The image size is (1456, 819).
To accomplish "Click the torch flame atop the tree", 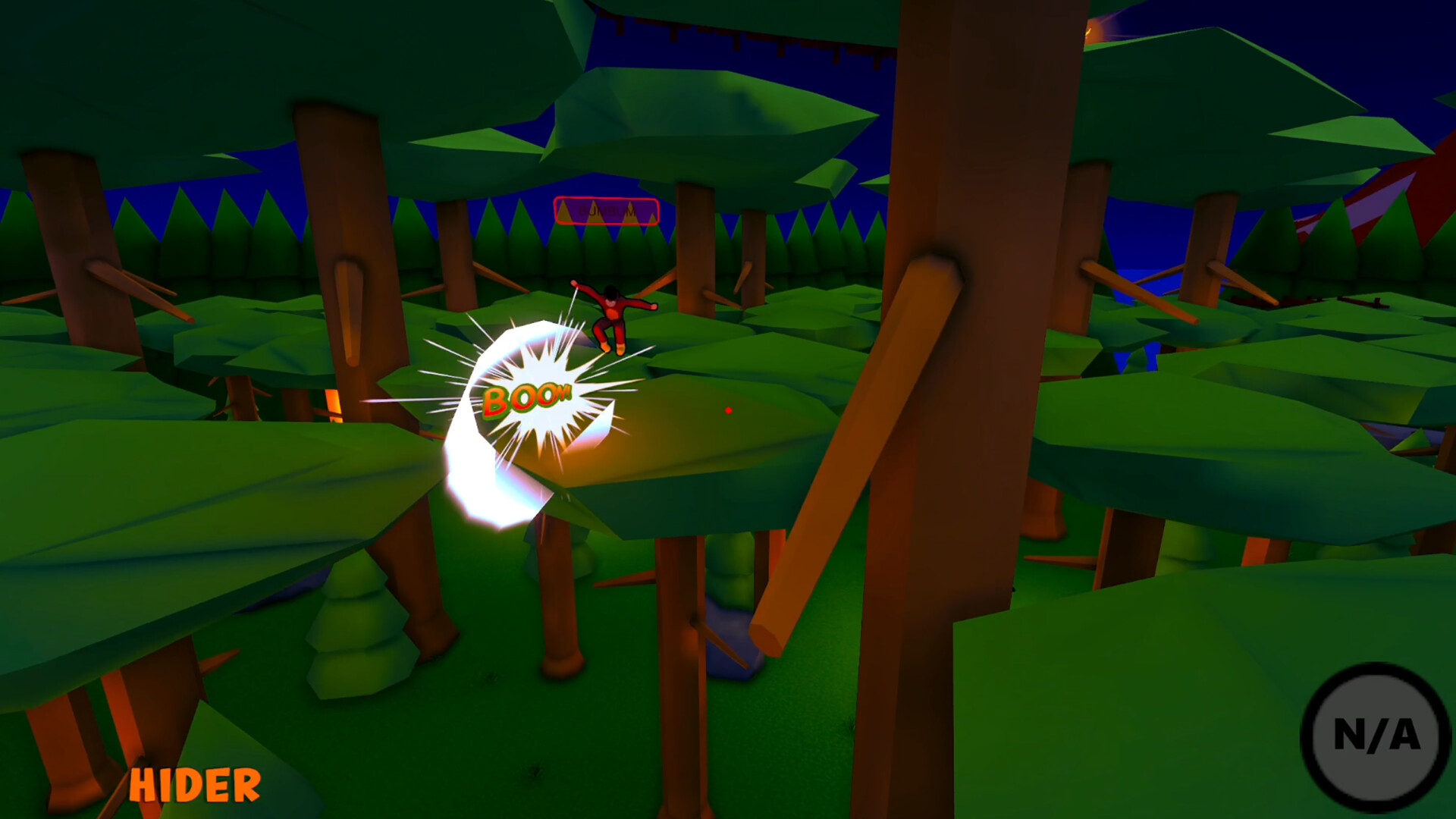I will click(1088, 32).
